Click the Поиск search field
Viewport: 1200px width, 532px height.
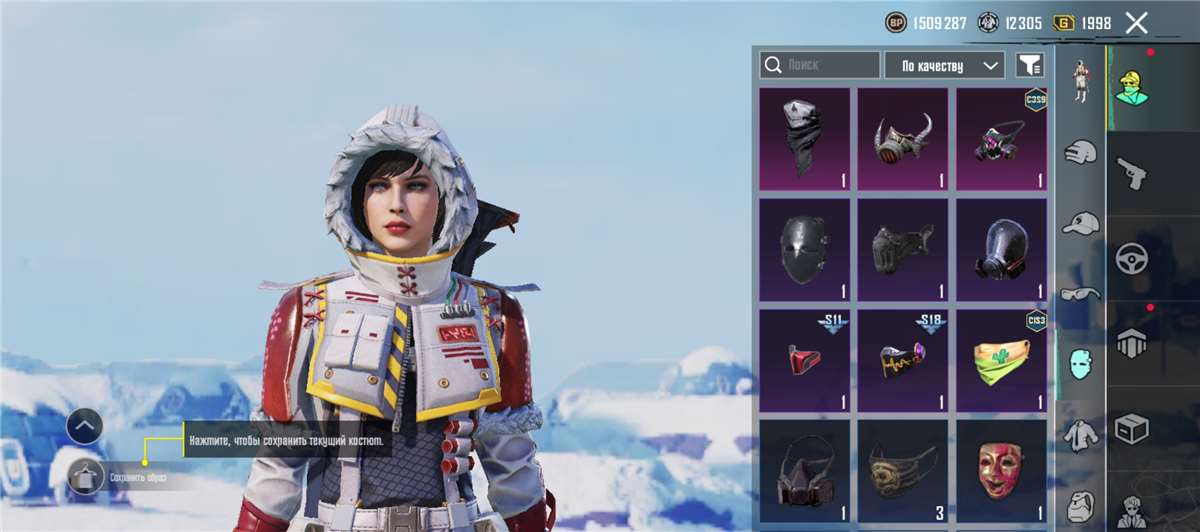pos(820,65)
